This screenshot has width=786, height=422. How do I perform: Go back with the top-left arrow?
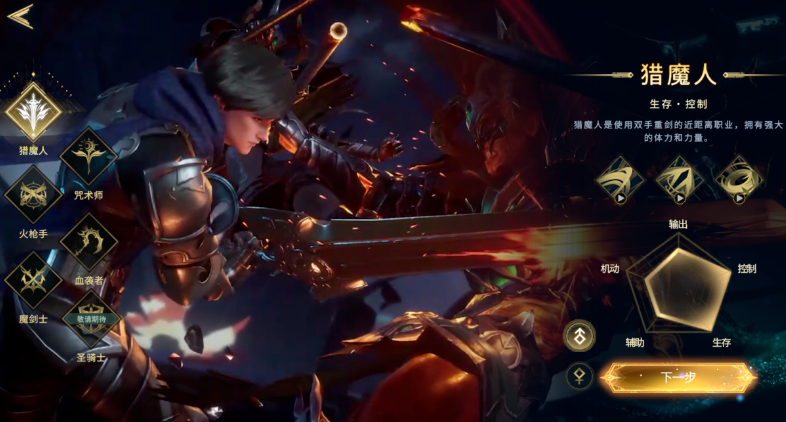20,16
